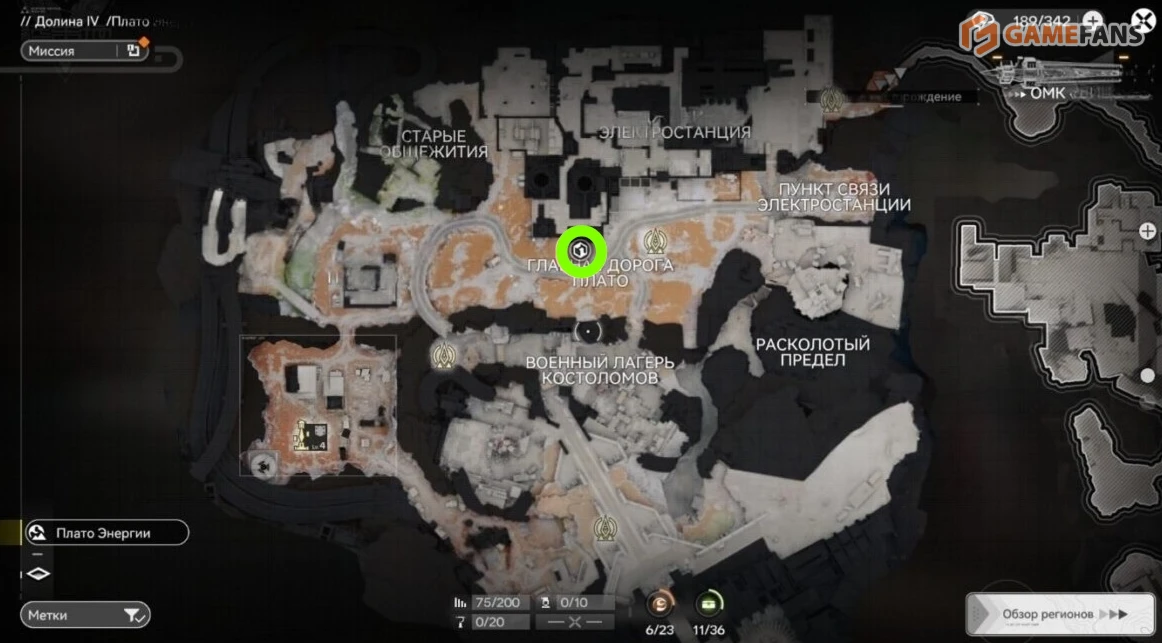Click the orange chest collectible counter icon
The width and height of the screenshot is (1162, 643).
[x=660, y=603]
